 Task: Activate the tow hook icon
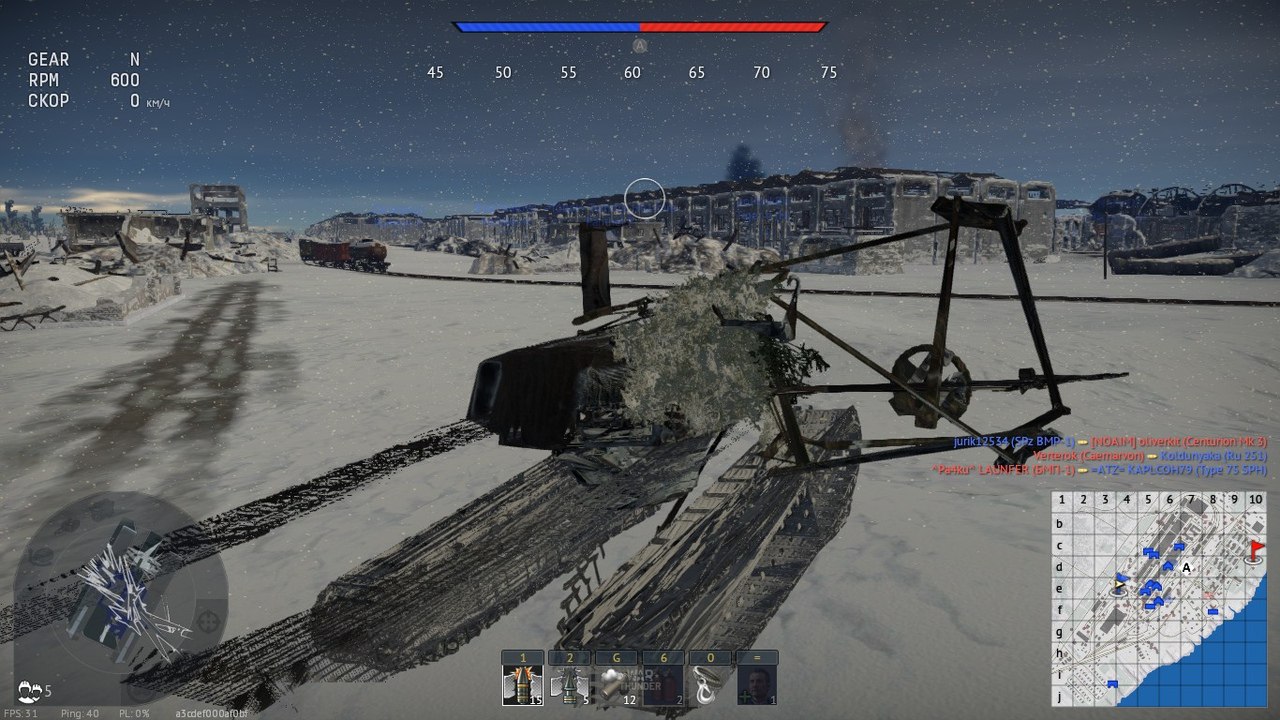click(x=709, y=685)
